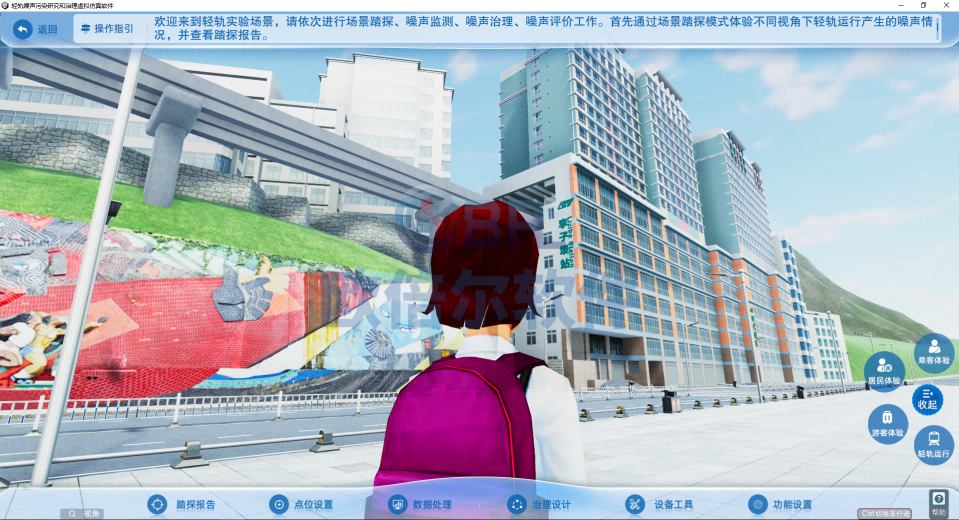Choose 治理设计 in the bottom bar
959x520 pixels.
[x=540, y=504]
